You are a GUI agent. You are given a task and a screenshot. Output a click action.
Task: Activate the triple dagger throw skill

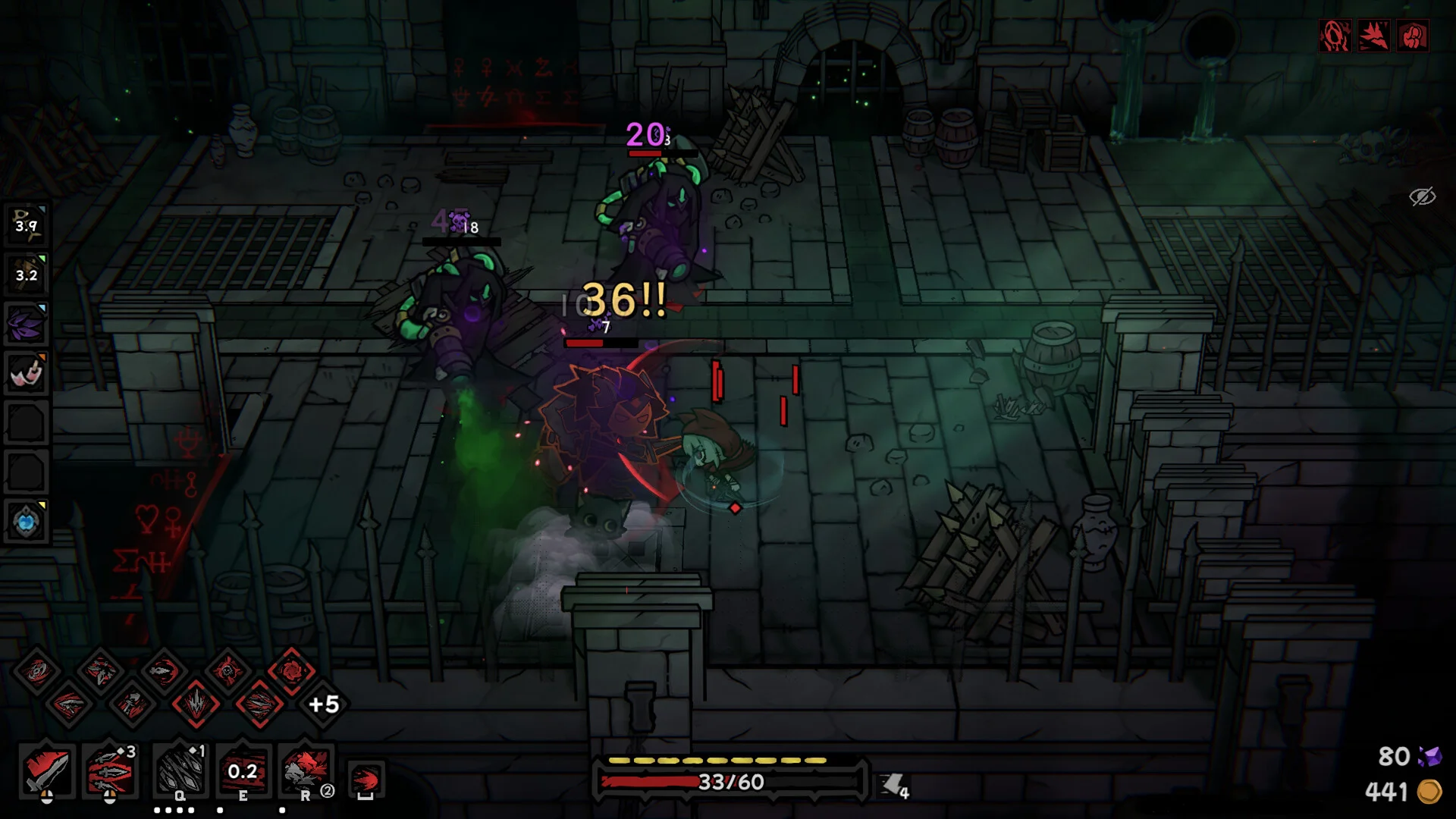point(110,771)
